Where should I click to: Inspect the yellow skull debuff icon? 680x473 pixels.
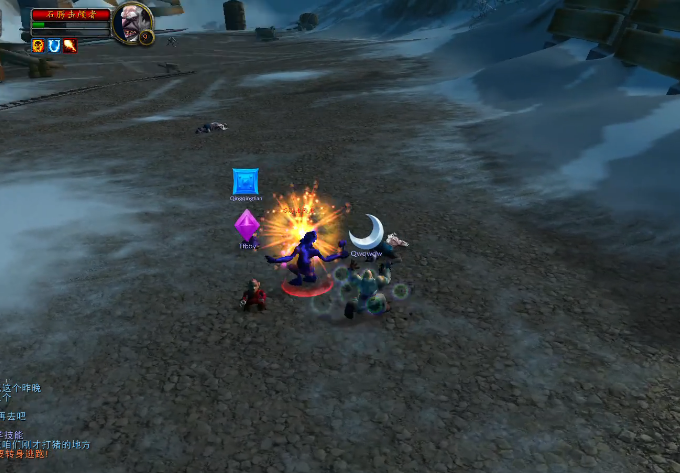[38, 45]
